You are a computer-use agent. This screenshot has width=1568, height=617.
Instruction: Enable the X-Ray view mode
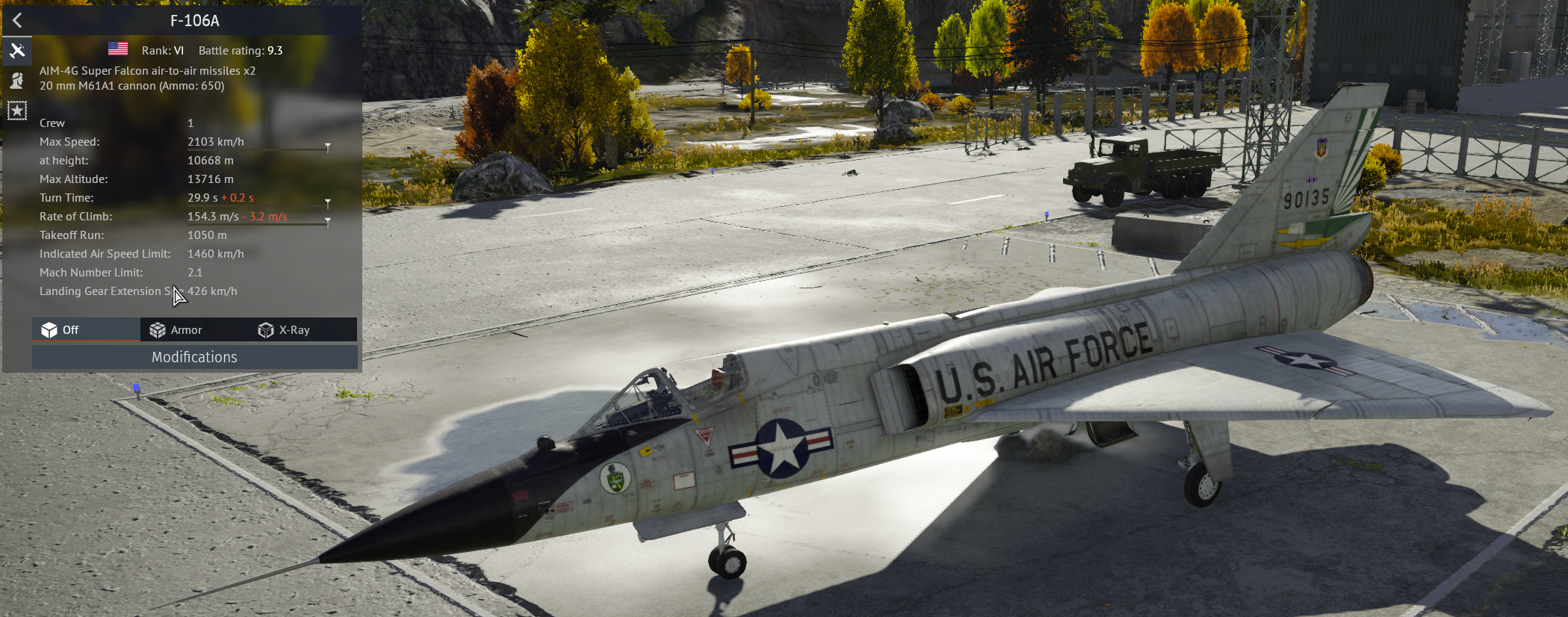point(284,330)
